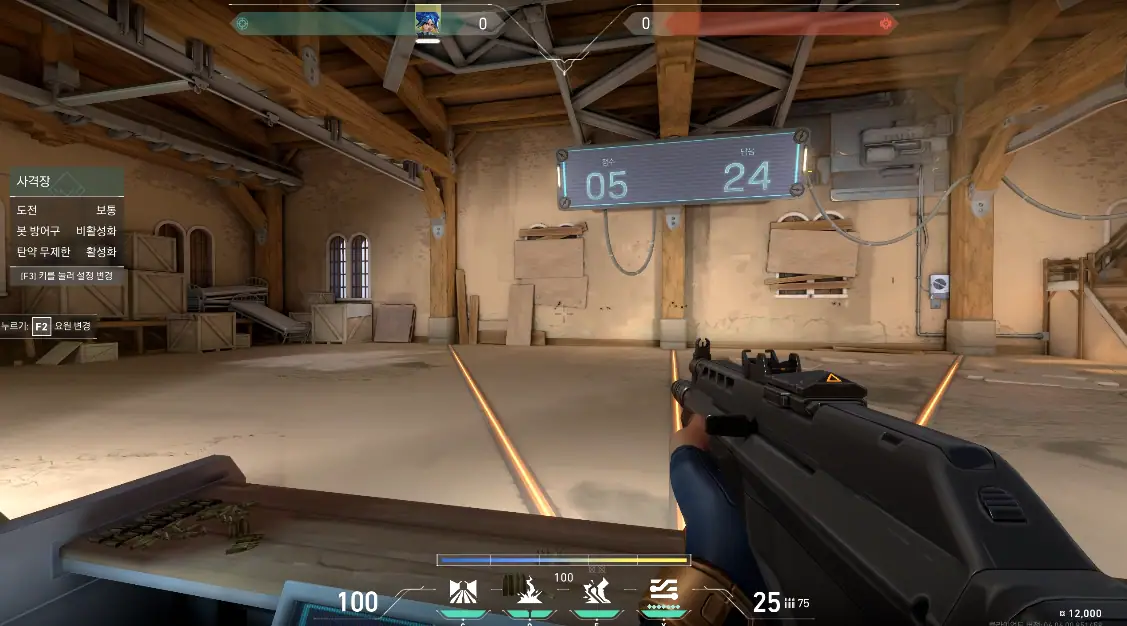The height and width of the screenshot is (626, 1127).
Task: Activate the Overdrive ultimate ability icon
Action: pos(665,590)
